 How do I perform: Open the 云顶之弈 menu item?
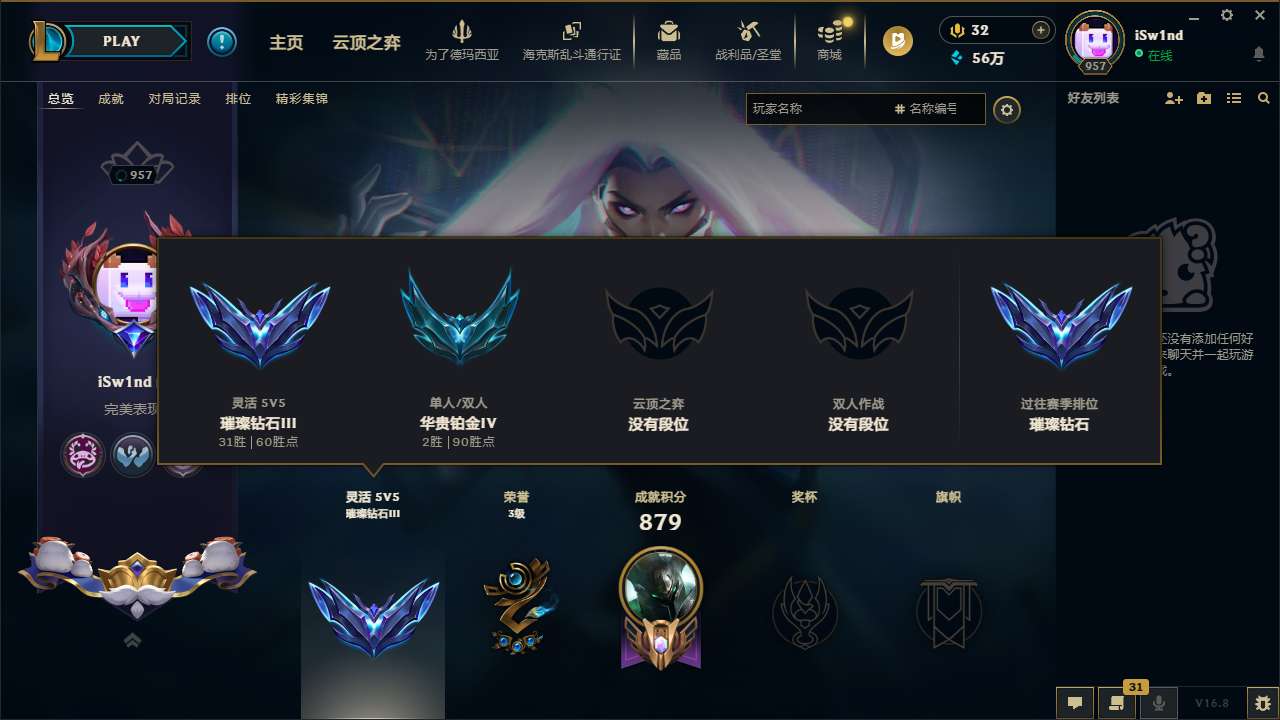pyautogui.click(x=365, y=42)
